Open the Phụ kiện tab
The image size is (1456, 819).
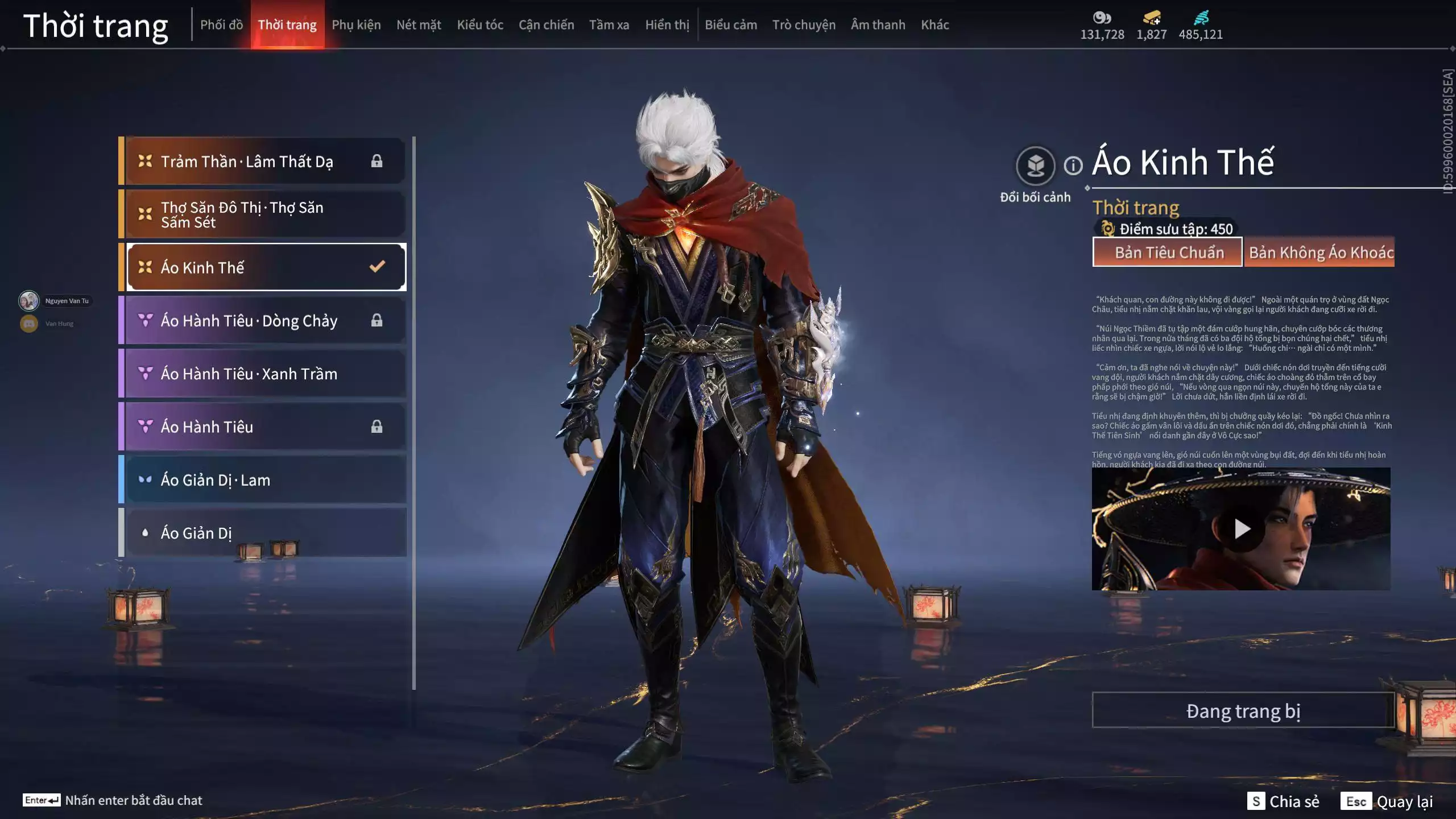coord(356,25)
